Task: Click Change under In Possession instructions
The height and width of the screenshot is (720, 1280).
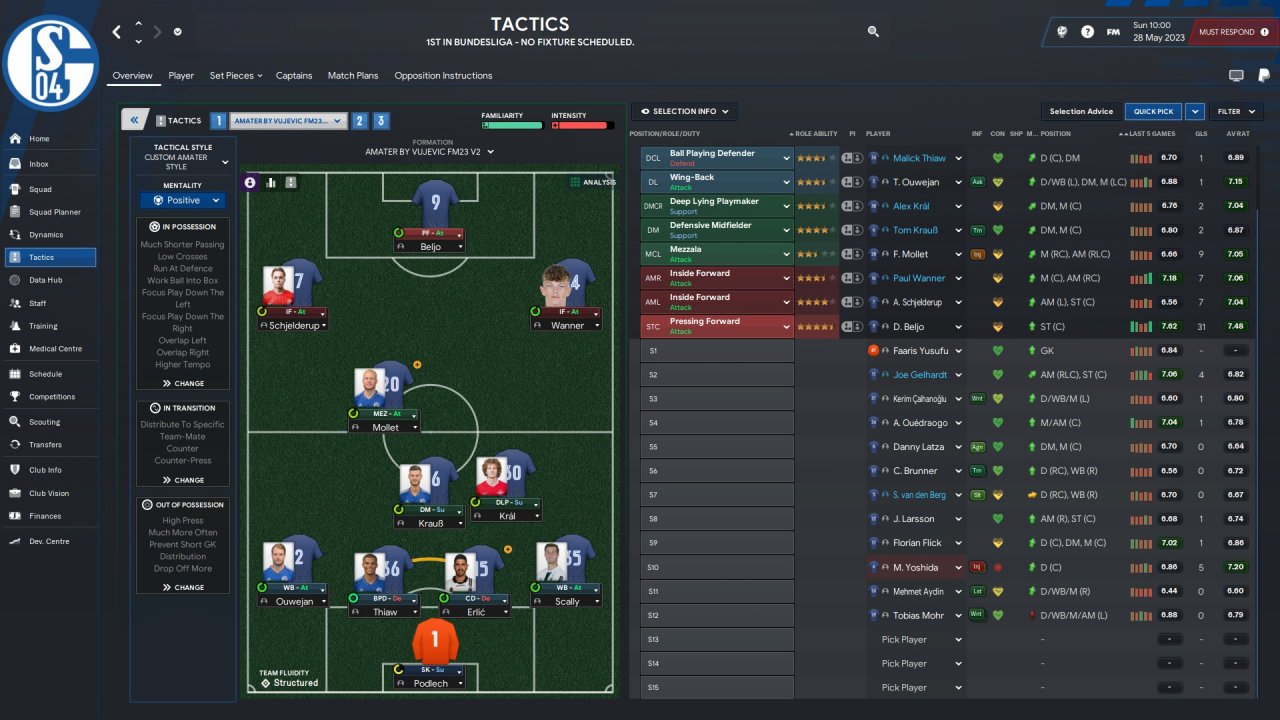Action: pyautogui.click(x=183, y=383)
